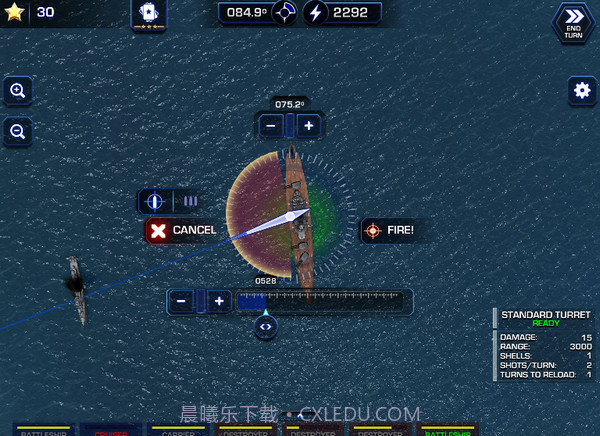Screen dimensions: 600x436
Task: Decrease the turret bearing angle
Action: pos(271,125)
